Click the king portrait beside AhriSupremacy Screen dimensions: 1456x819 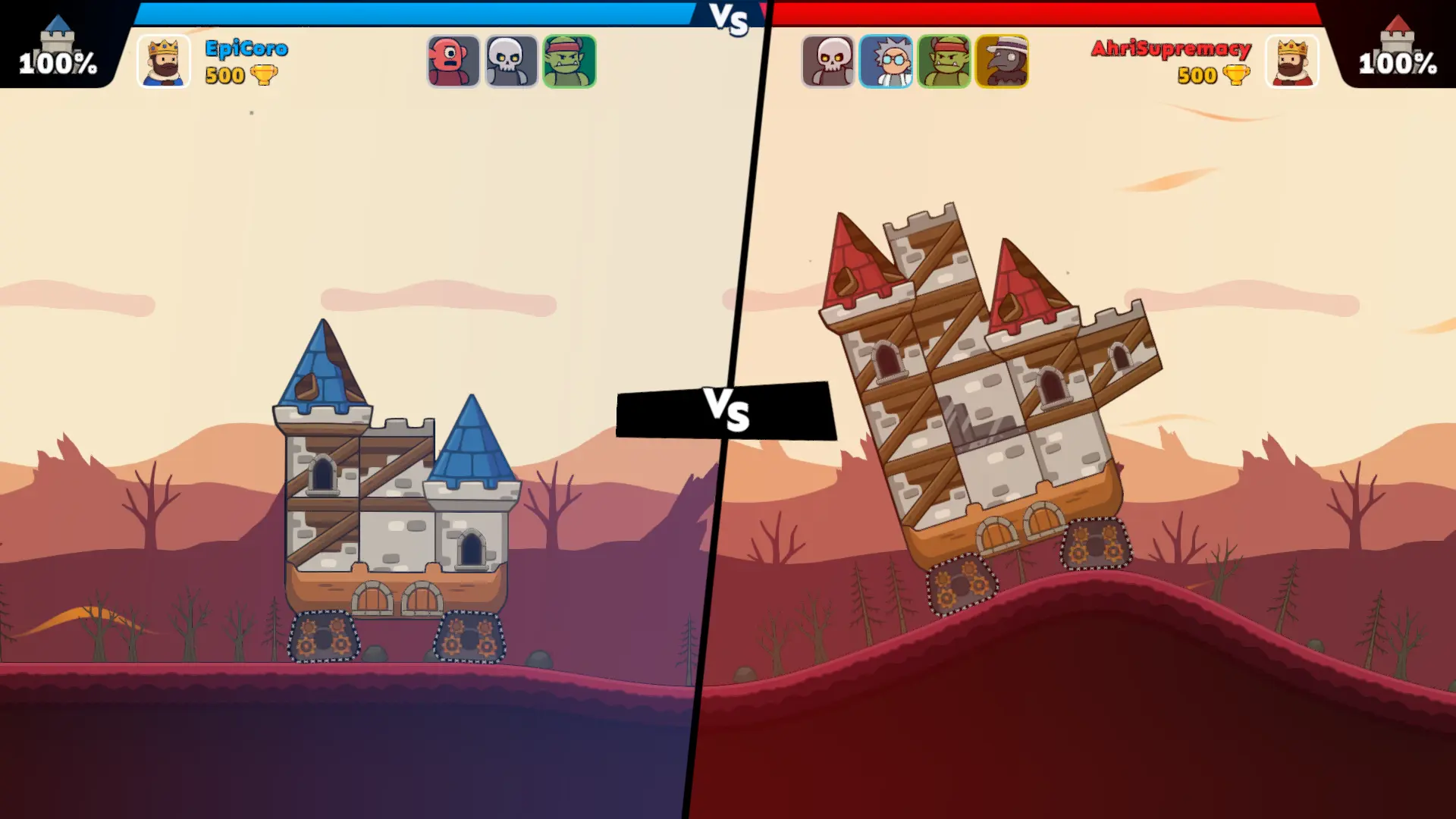[1292, 61]
